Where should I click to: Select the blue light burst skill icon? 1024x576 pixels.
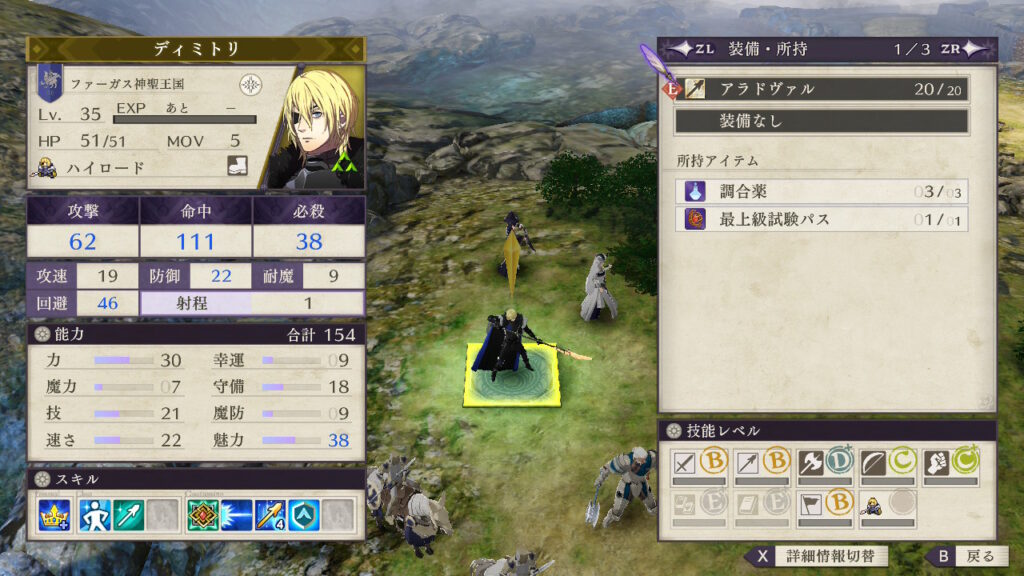237,514
